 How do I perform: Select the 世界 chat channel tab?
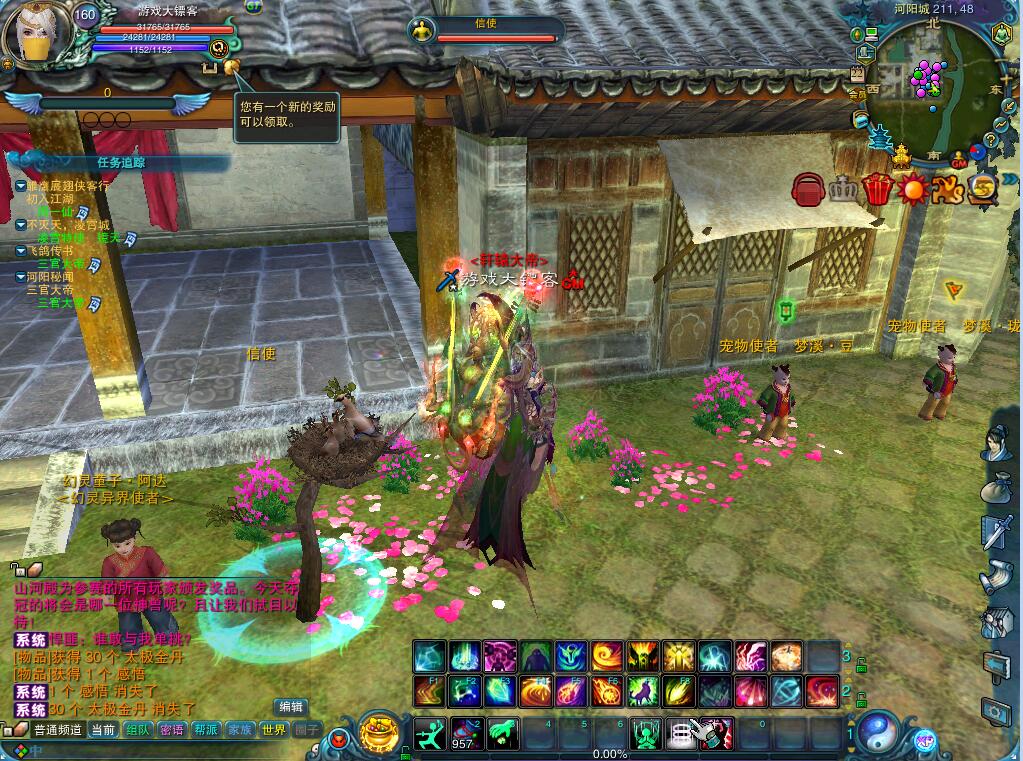tap(273, 730)
